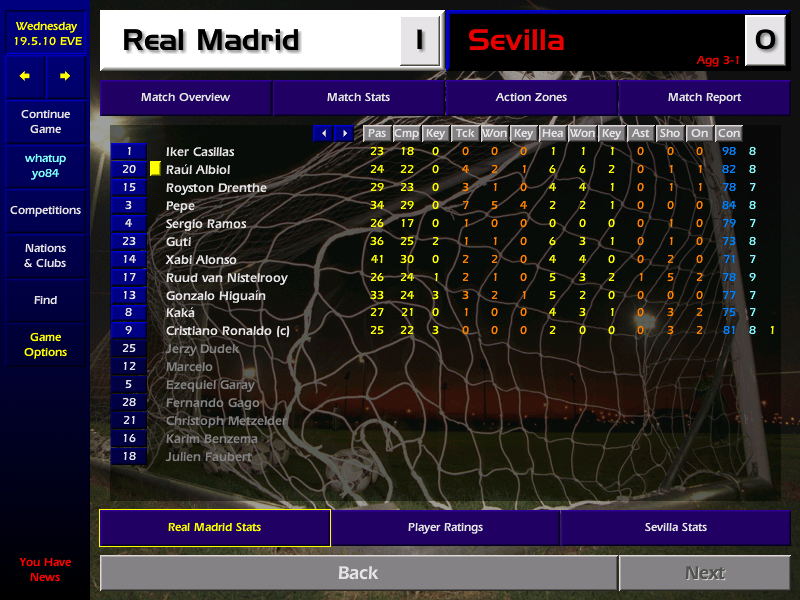Show the Action Zones view
This screenshot has height=600, width=800.
click(531, 97)
